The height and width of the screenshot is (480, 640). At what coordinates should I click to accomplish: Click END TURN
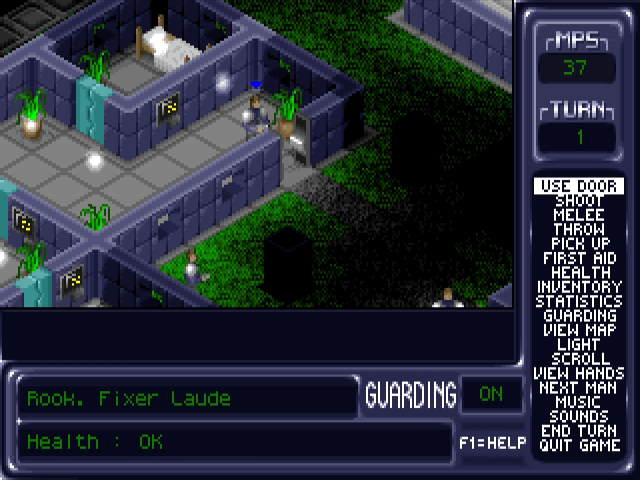click(579, 431)
